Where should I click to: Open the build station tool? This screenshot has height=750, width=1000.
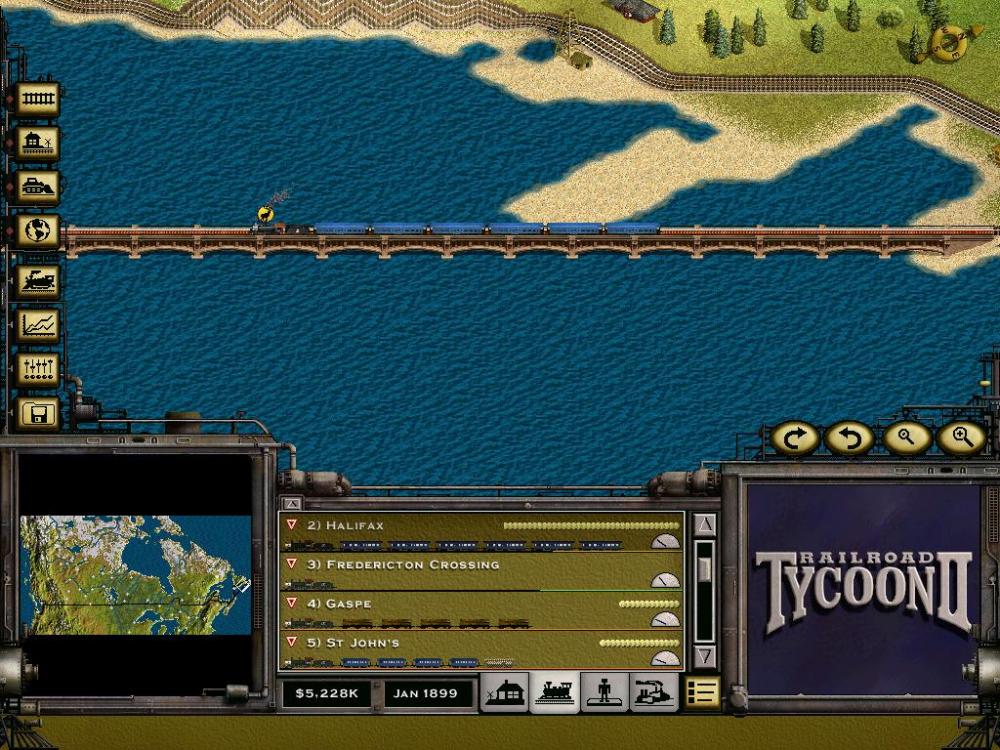coord(38,143)
